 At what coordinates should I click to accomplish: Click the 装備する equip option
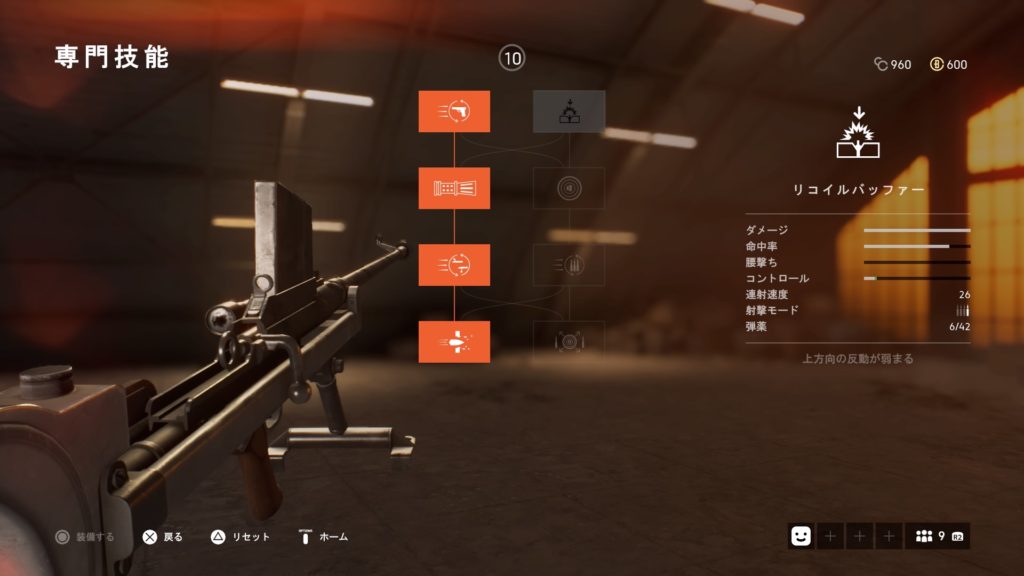(84, 537)
